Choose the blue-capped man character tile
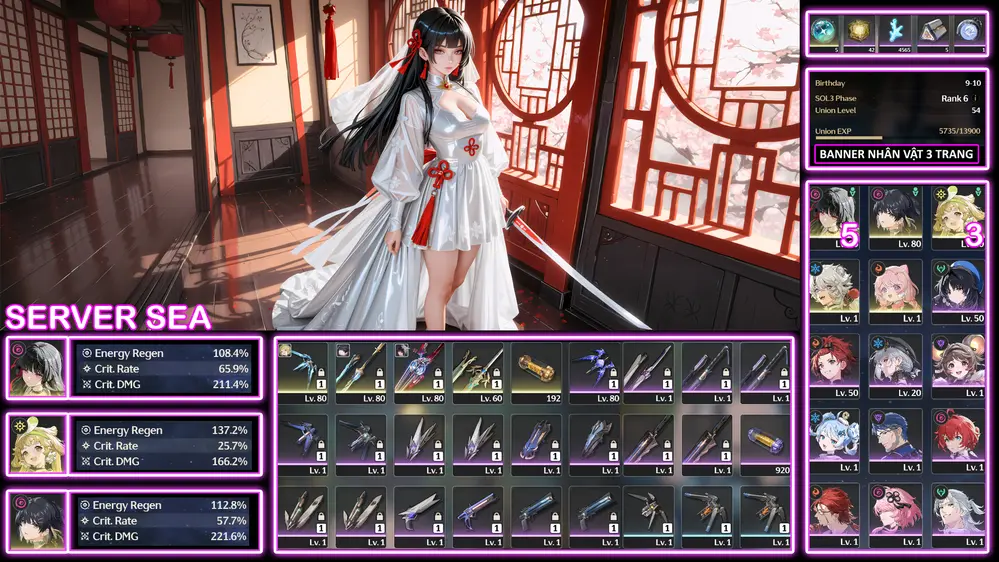 [x=895, y=435]
